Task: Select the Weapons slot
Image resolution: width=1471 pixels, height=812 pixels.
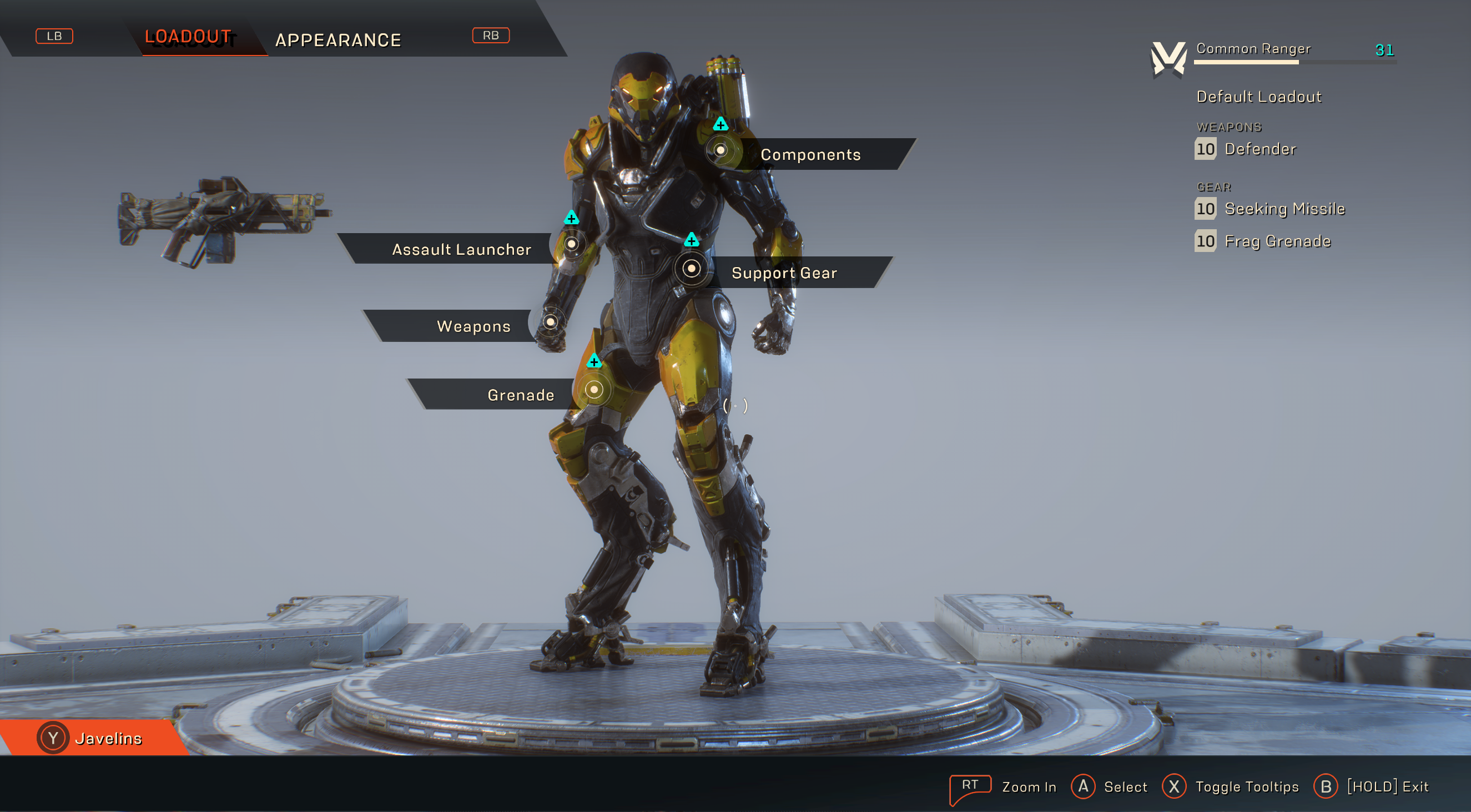Action: 473,326
